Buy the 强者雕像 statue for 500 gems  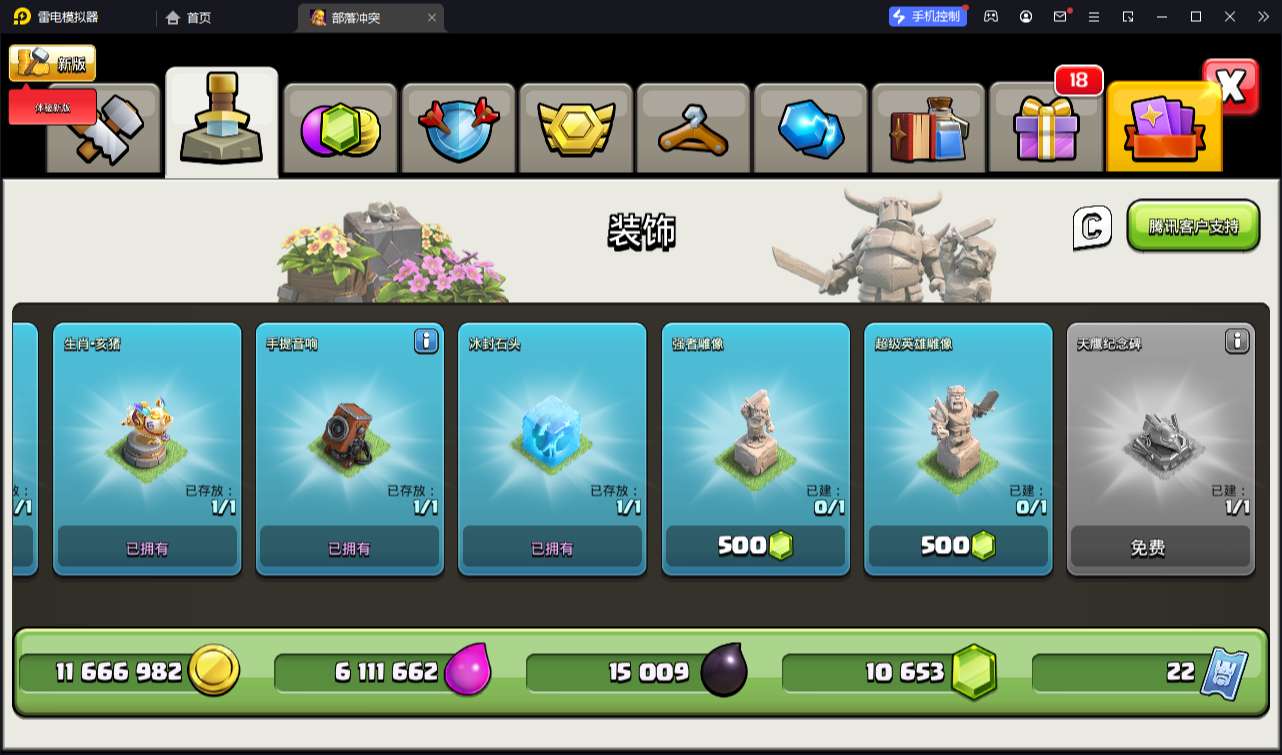point(755,546)
